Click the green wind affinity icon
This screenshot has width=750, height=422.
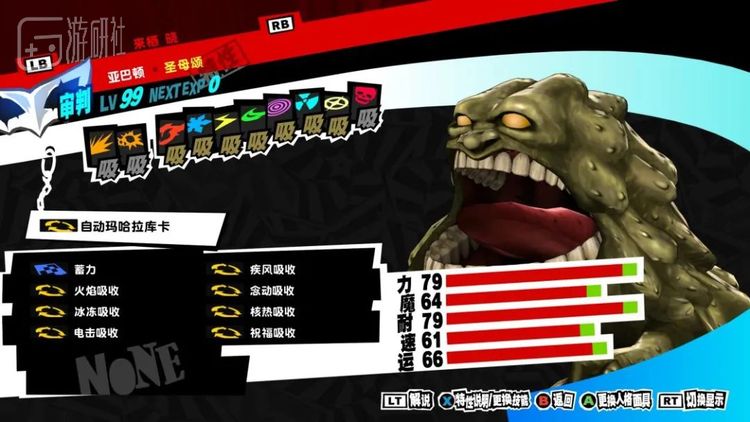coord(253,115)
